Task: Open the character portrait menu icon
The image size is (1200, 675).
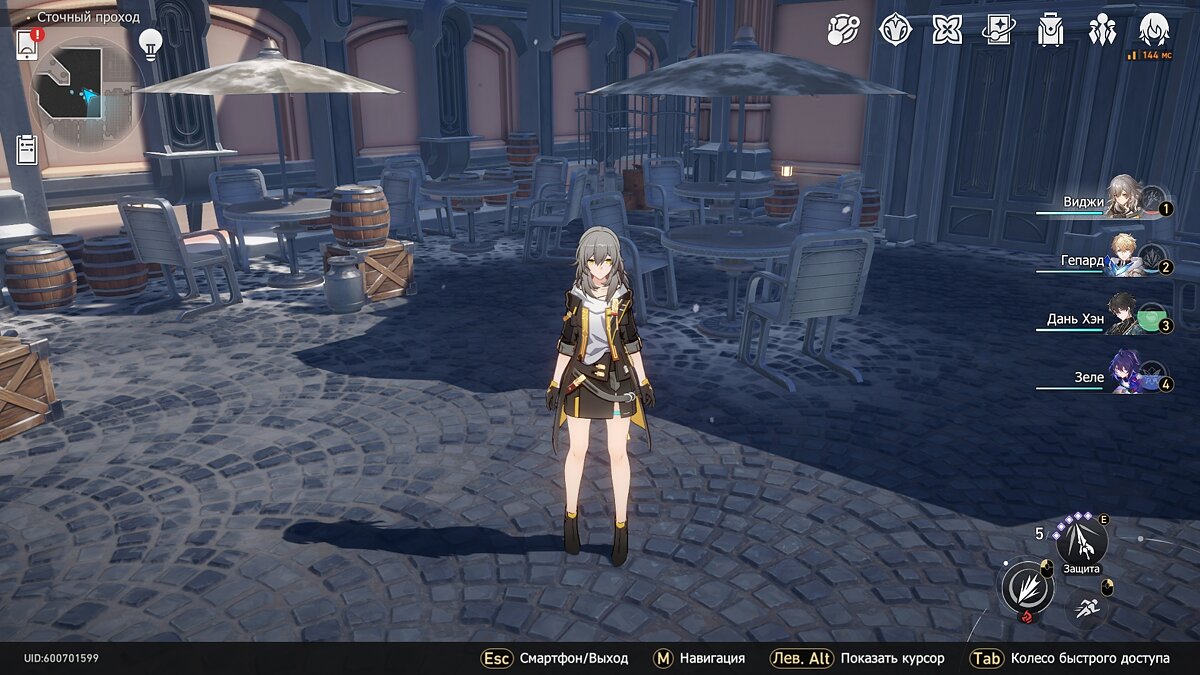Action: pyautogui.click(x=1155, y=30)
